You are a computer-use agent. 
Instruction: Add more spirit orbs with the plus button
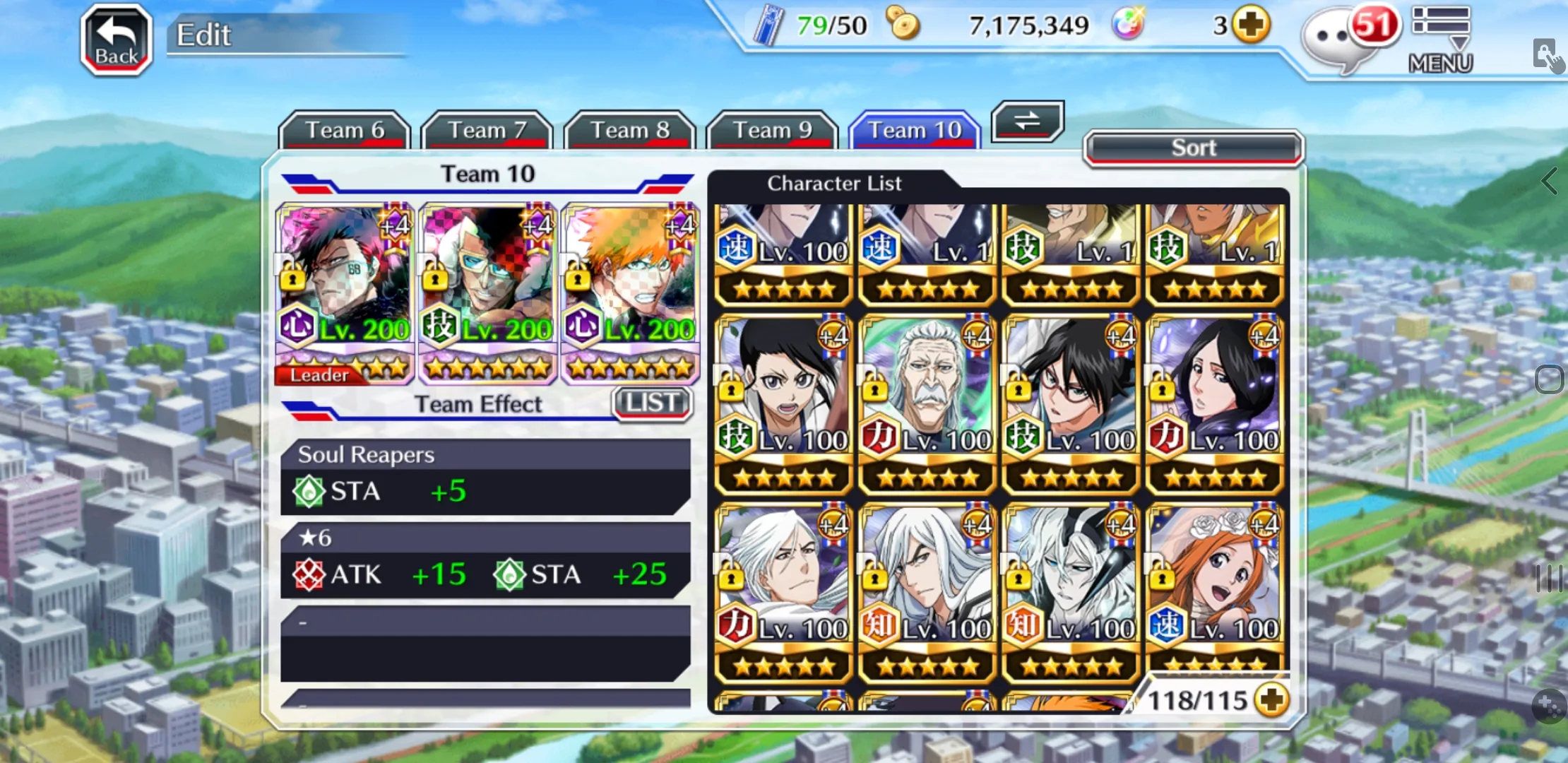[1251, 26]
